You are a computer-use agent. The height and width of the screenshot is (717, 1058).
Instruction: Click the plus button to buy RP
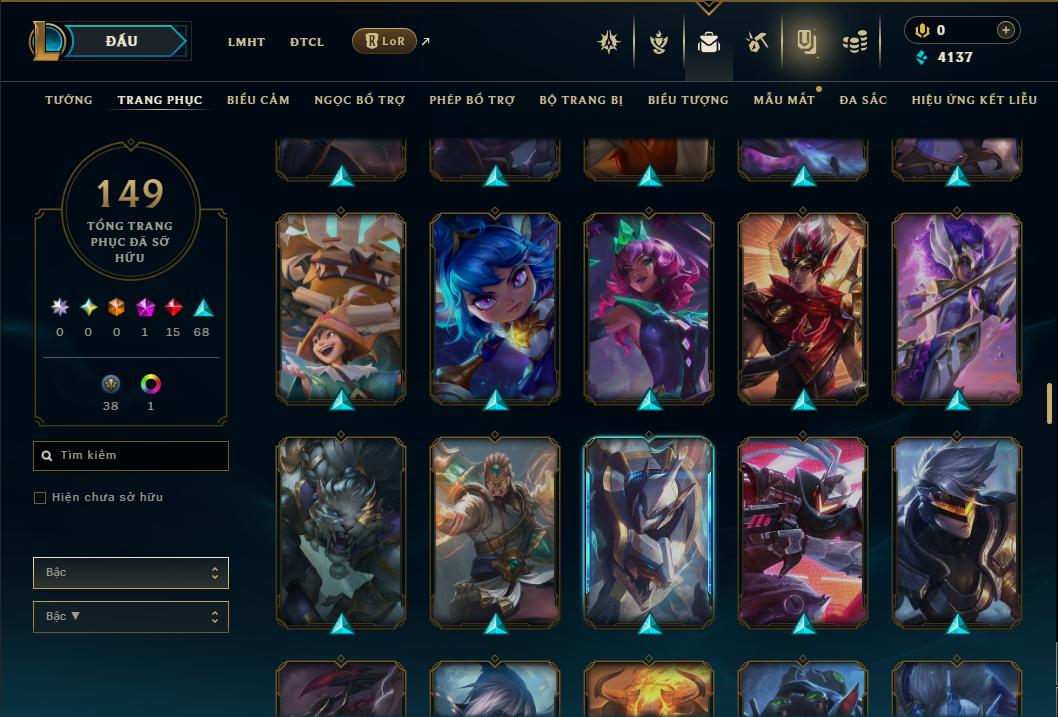pos(1005,30)
